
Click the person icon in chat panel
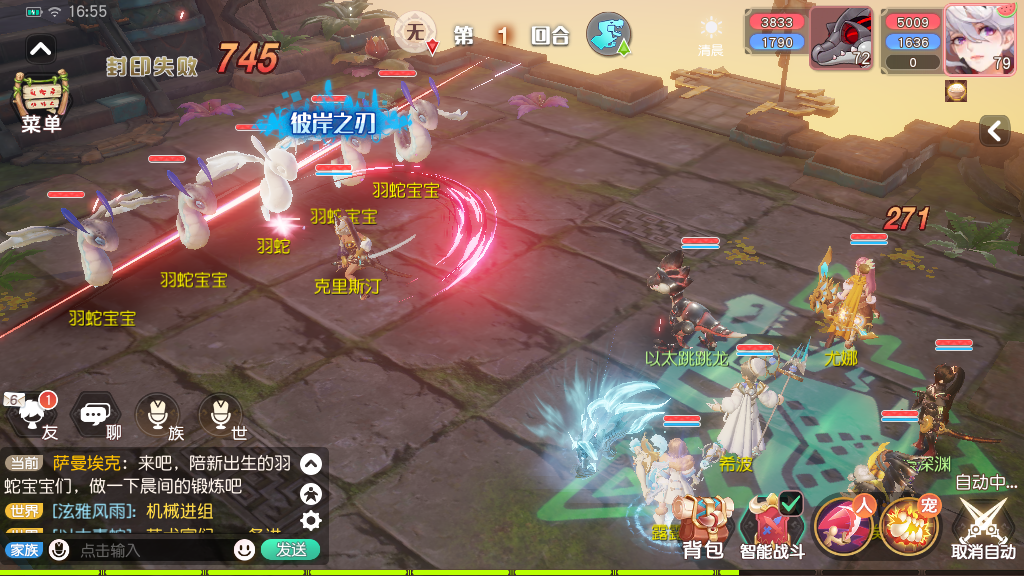(x=311, y=492)
